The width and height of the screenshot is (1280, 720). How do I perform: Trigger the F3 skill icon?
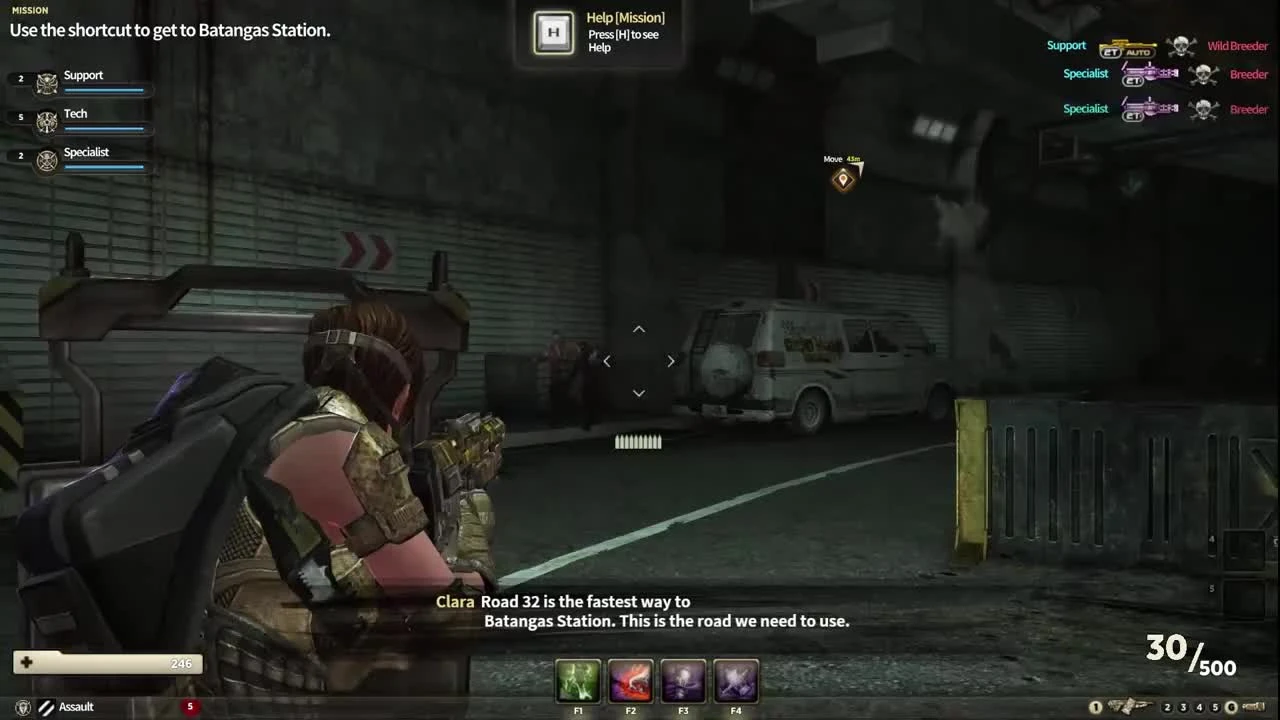pyautogui.click(x=683, y=681)
